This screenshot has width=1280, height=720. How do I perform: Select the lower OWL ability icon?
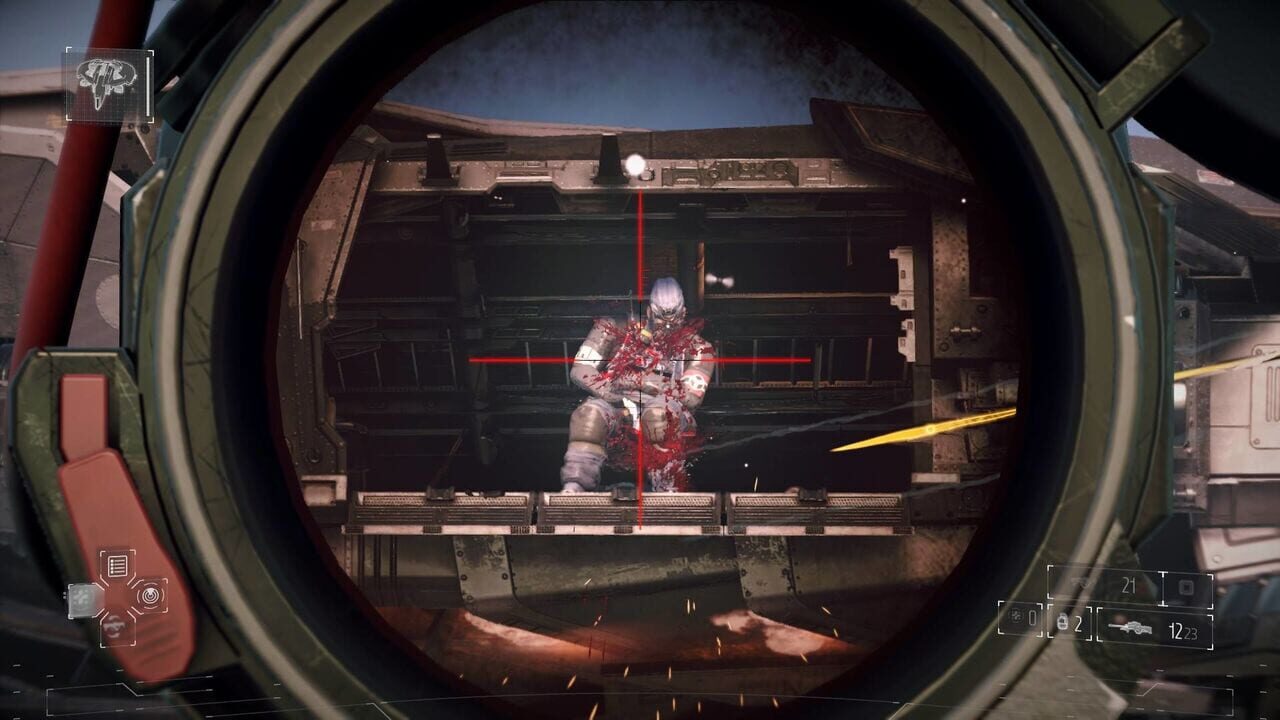click(115, 628)
